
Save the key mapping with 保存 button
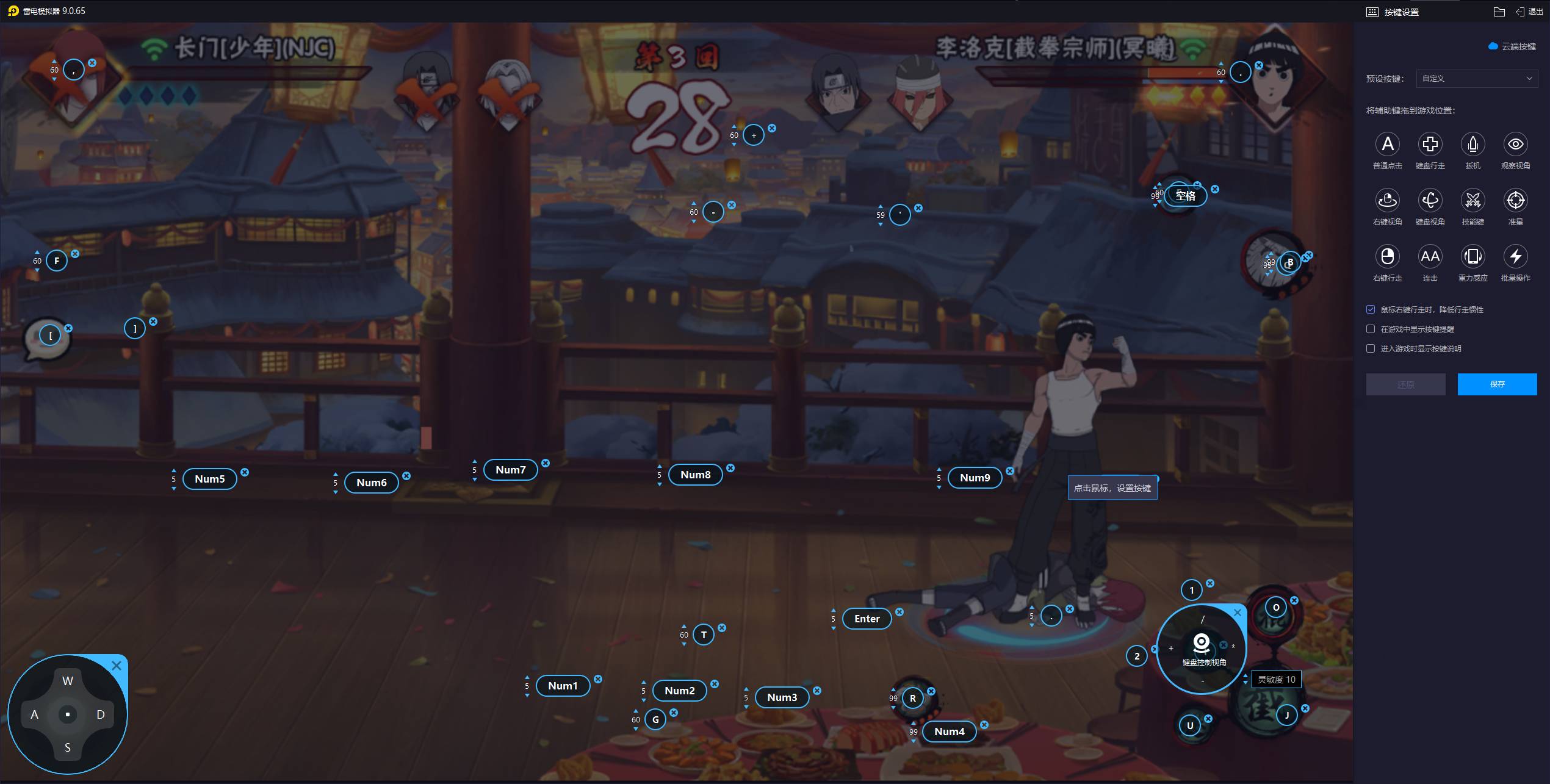click(1496, 384)
